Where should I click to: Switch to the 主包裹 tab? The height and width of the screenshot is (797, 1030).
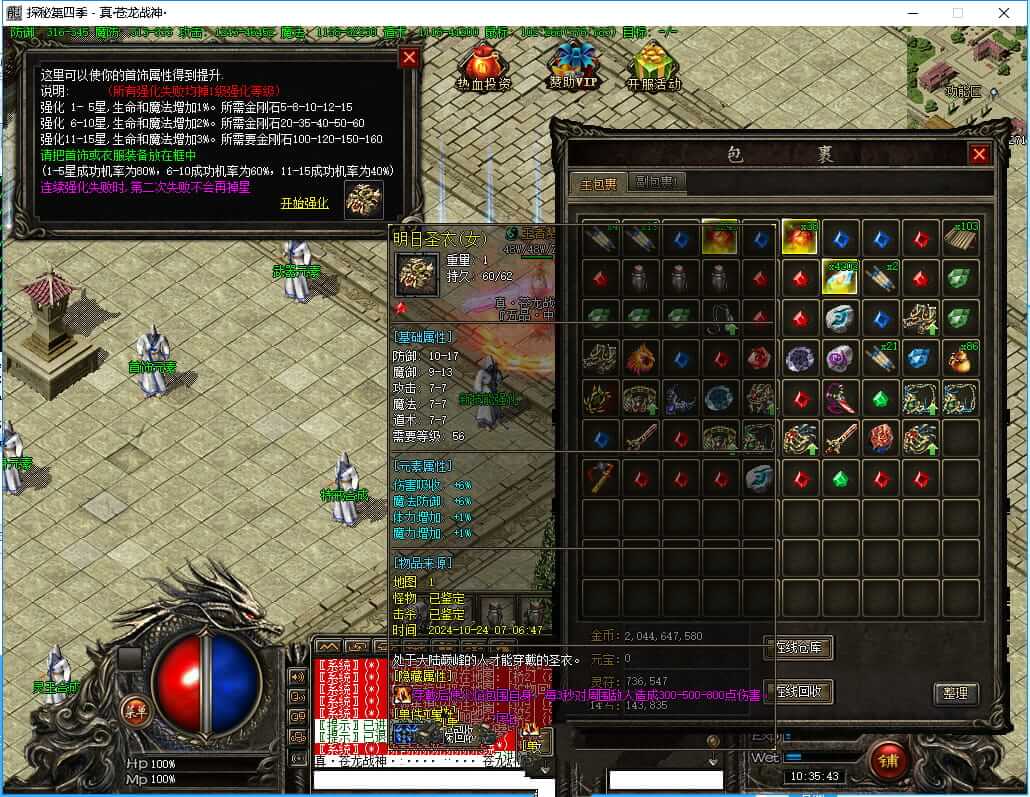pyautogui.click(x=599, y=183)
